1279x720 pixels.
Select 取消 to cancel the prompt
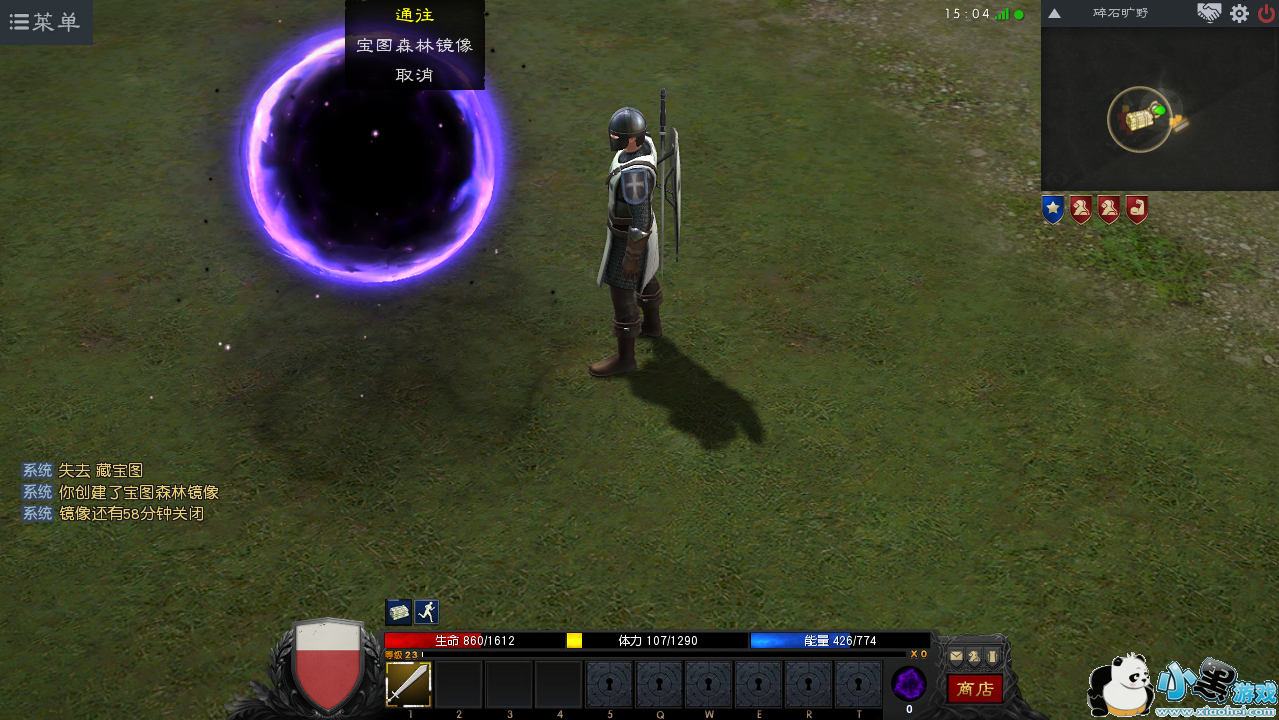(414, 75)
